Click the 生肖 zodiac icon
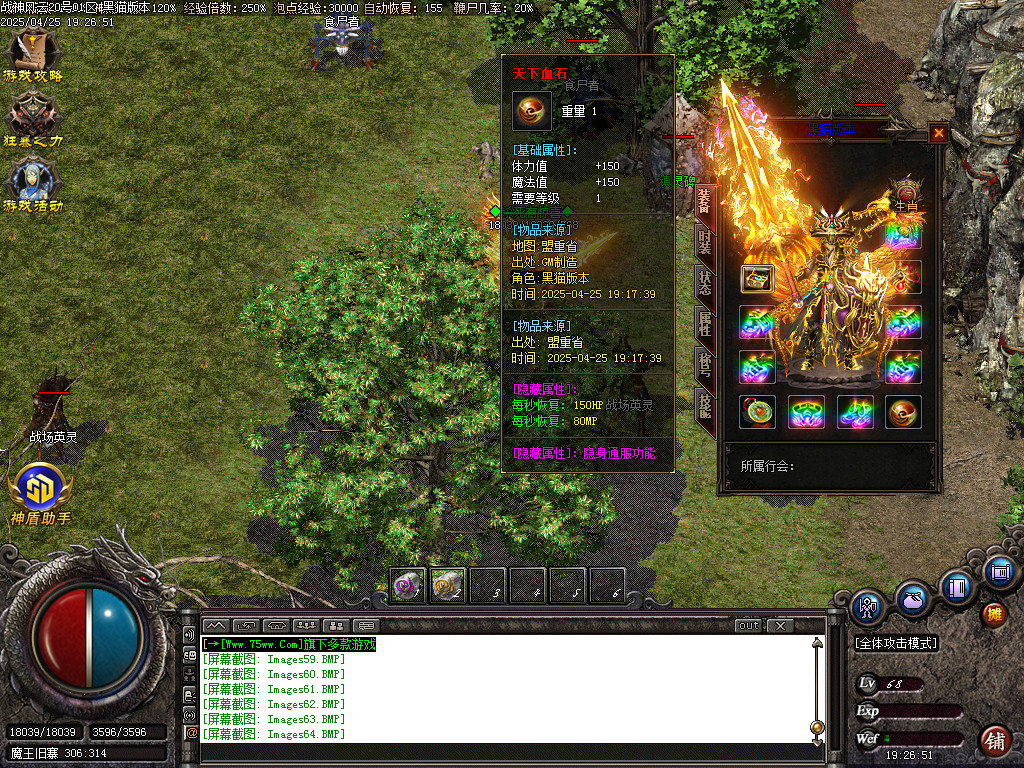 coord(906,193)
